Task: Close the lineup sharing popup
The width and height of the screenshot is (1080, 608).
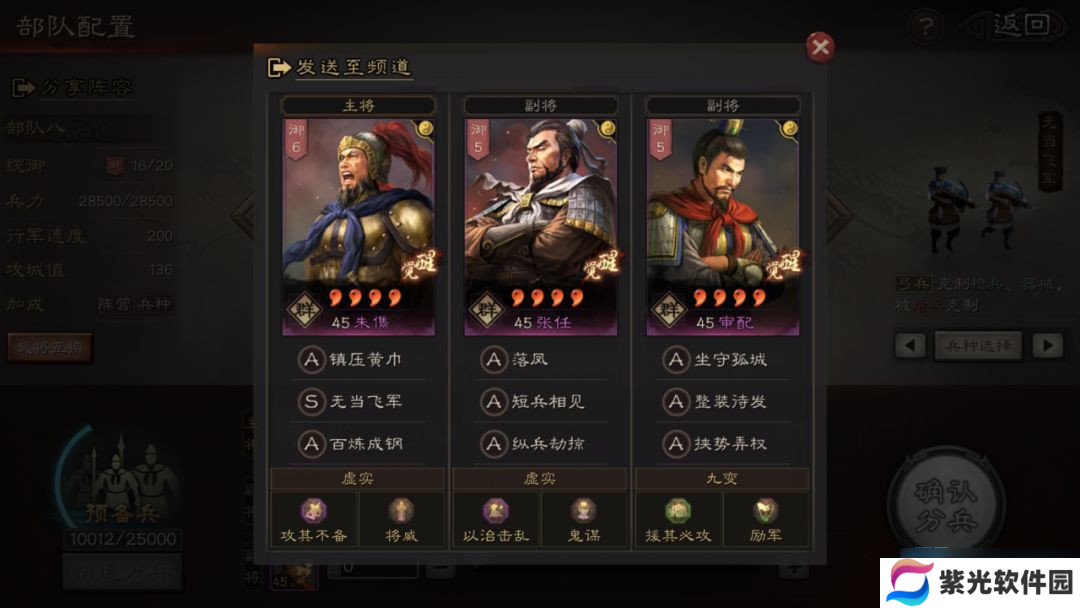Action: 820,47
